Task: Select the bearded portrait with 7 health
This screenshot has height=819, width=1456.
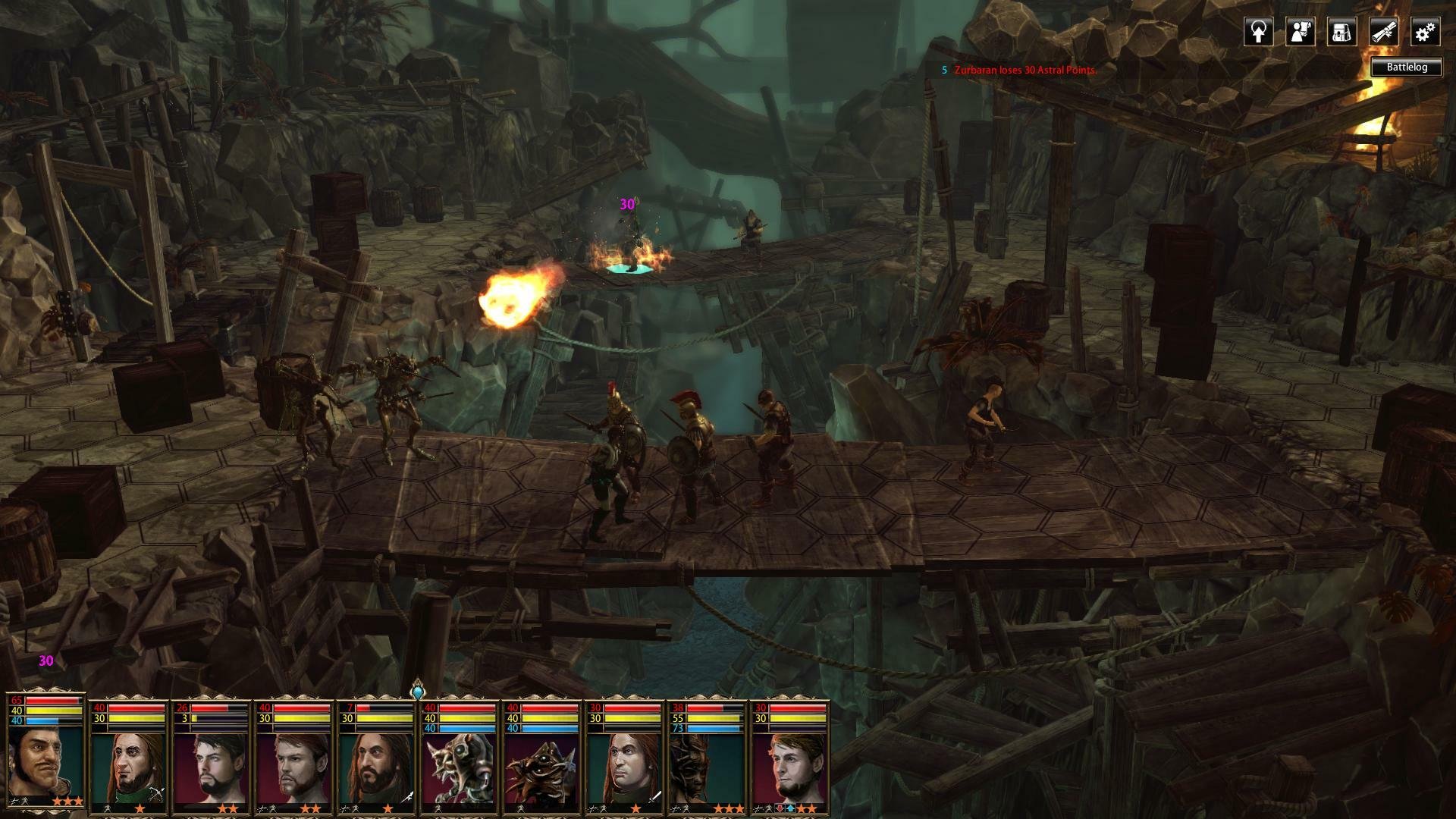Action: [x=377, y=767]
